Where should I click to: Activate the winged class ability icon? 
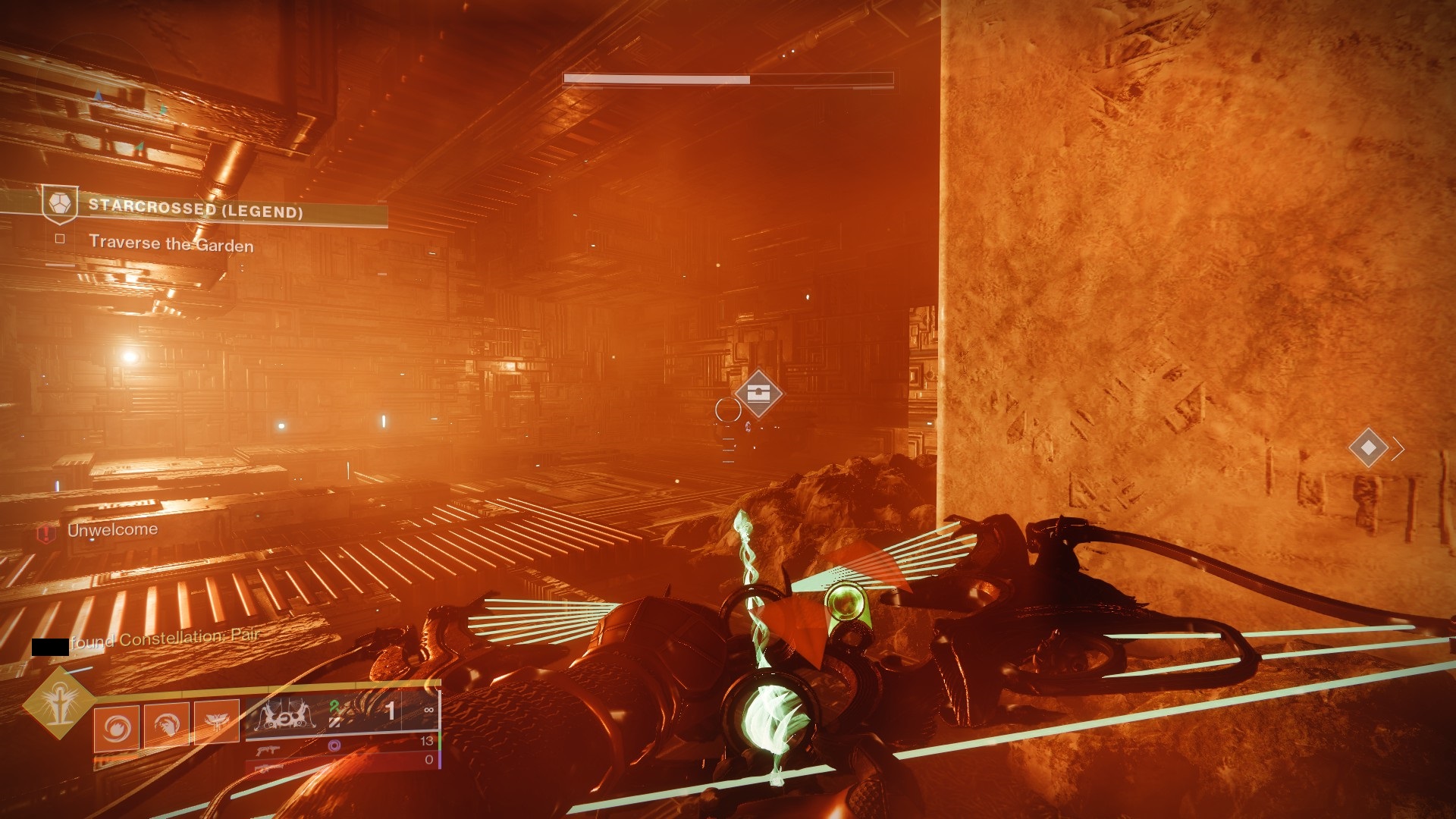click(x=217, y=723)
